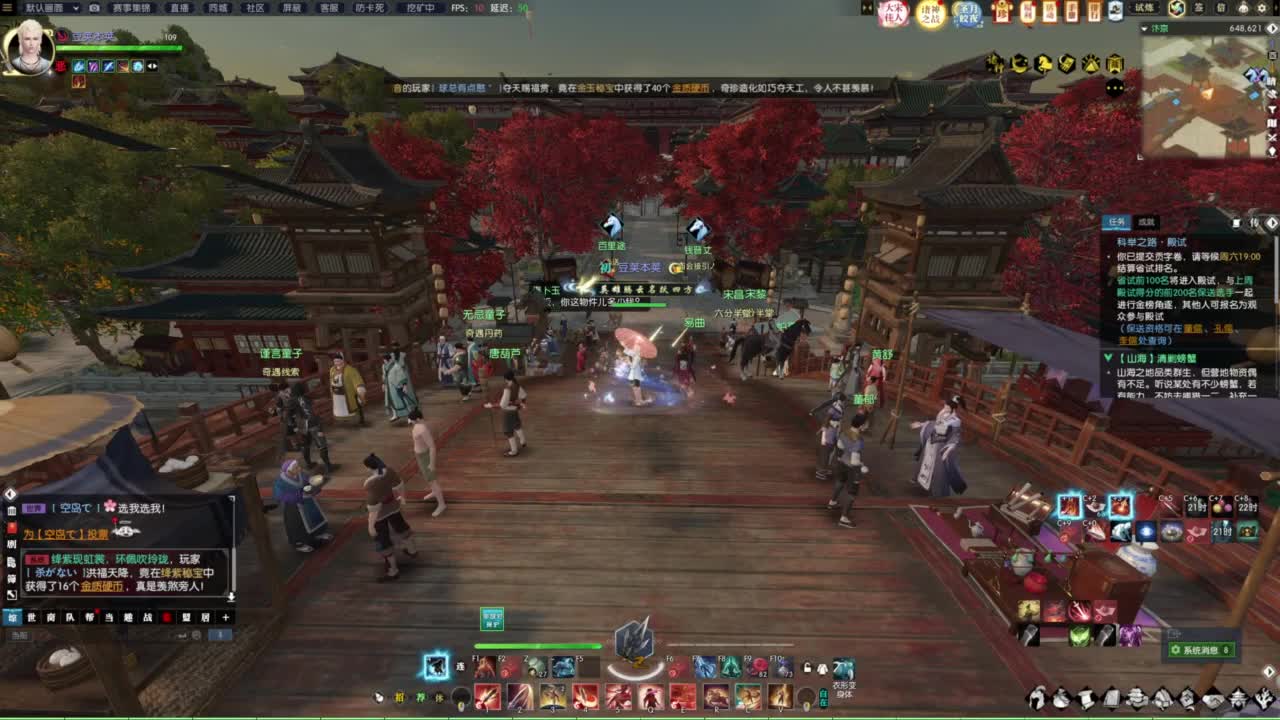Select the 世 chat channel tab
Image resolution: width=1280 pixels, height=720 pixels.
pos(31,618)
